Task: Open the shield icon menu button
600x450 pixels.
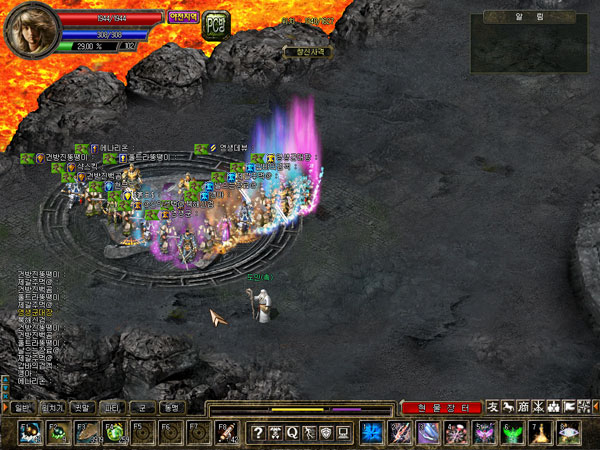Action: pyautogui.click(x=326, y=432)
